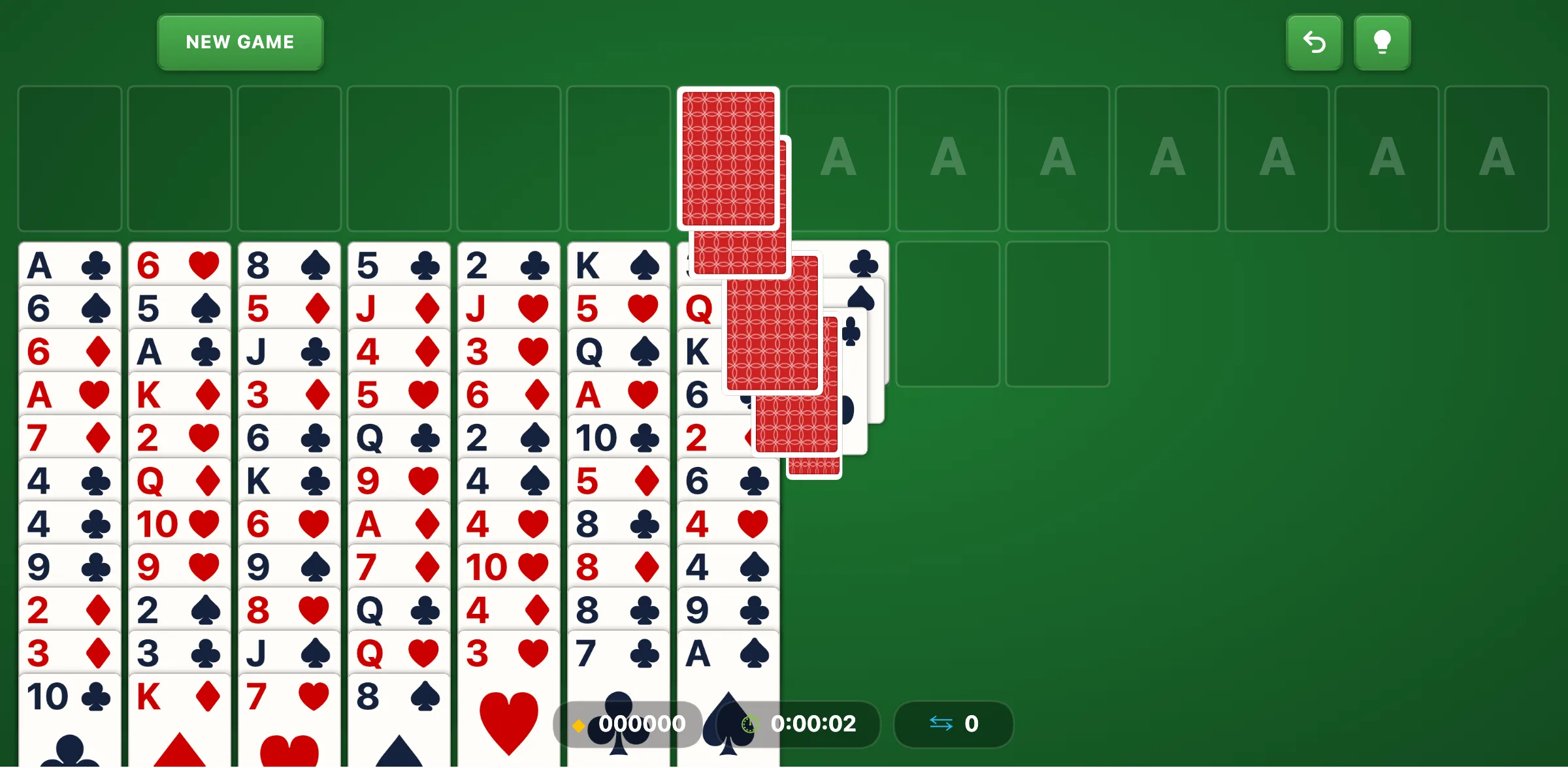Viewport: 1568px width, 768px height.
Task: Click the spades icon beside the timer
Action: (725, 724)
